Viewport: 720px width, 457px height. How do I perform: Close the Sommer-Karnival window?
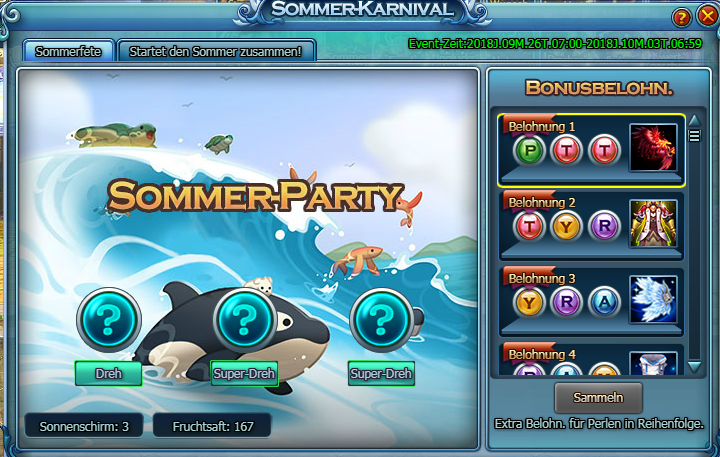pos(707,17)
